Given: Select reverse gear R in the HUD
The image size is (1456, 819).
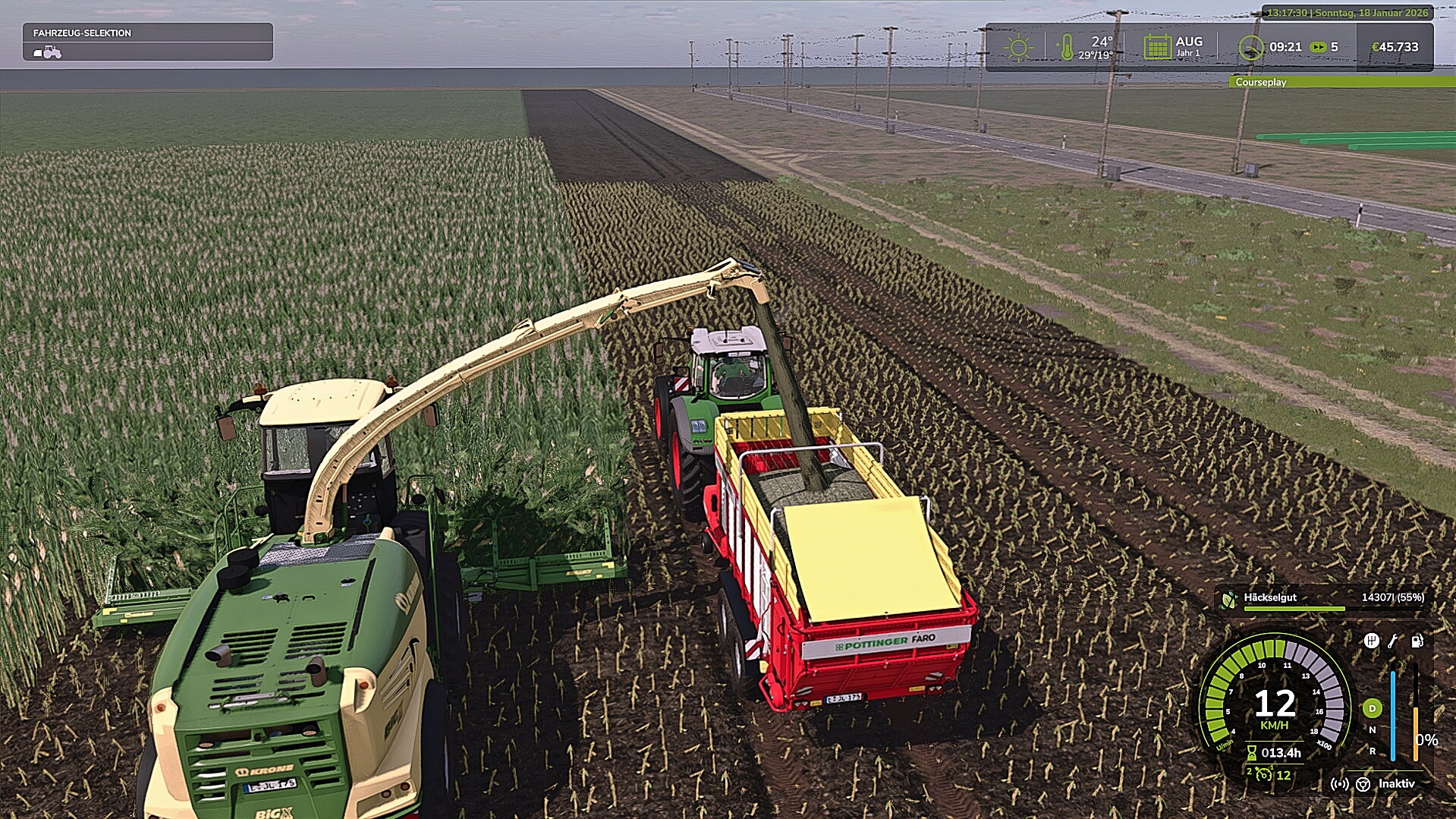Looking at the screenshot, I should [1373, 751].
